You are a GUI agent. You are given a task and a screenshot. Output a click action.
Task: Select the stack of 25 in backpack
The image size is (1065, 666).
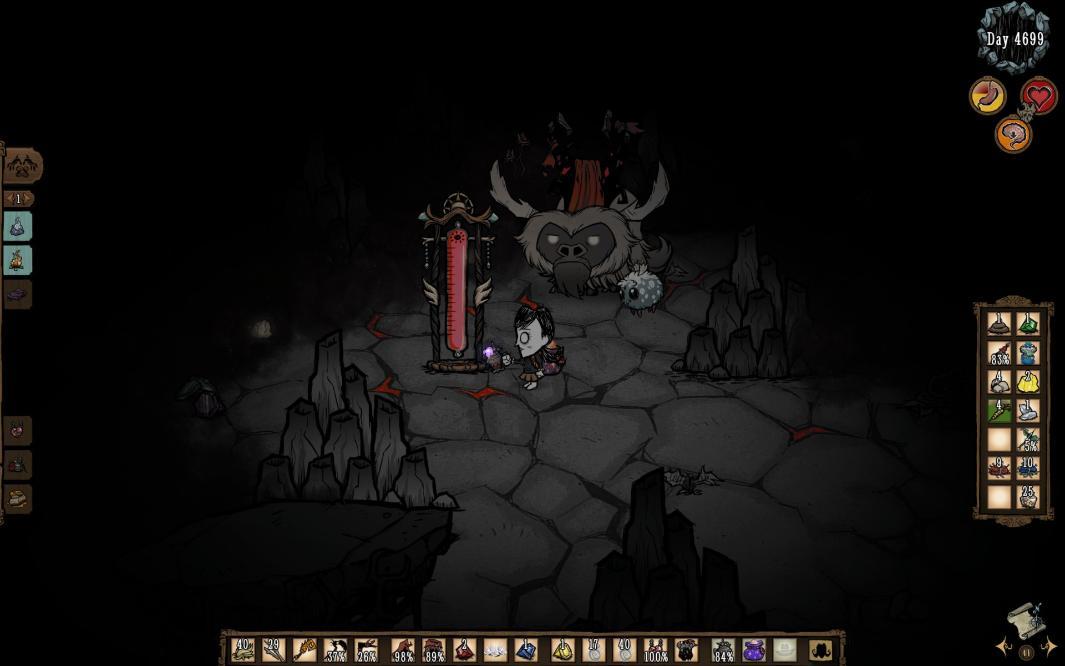click(x=1028, y=496)
